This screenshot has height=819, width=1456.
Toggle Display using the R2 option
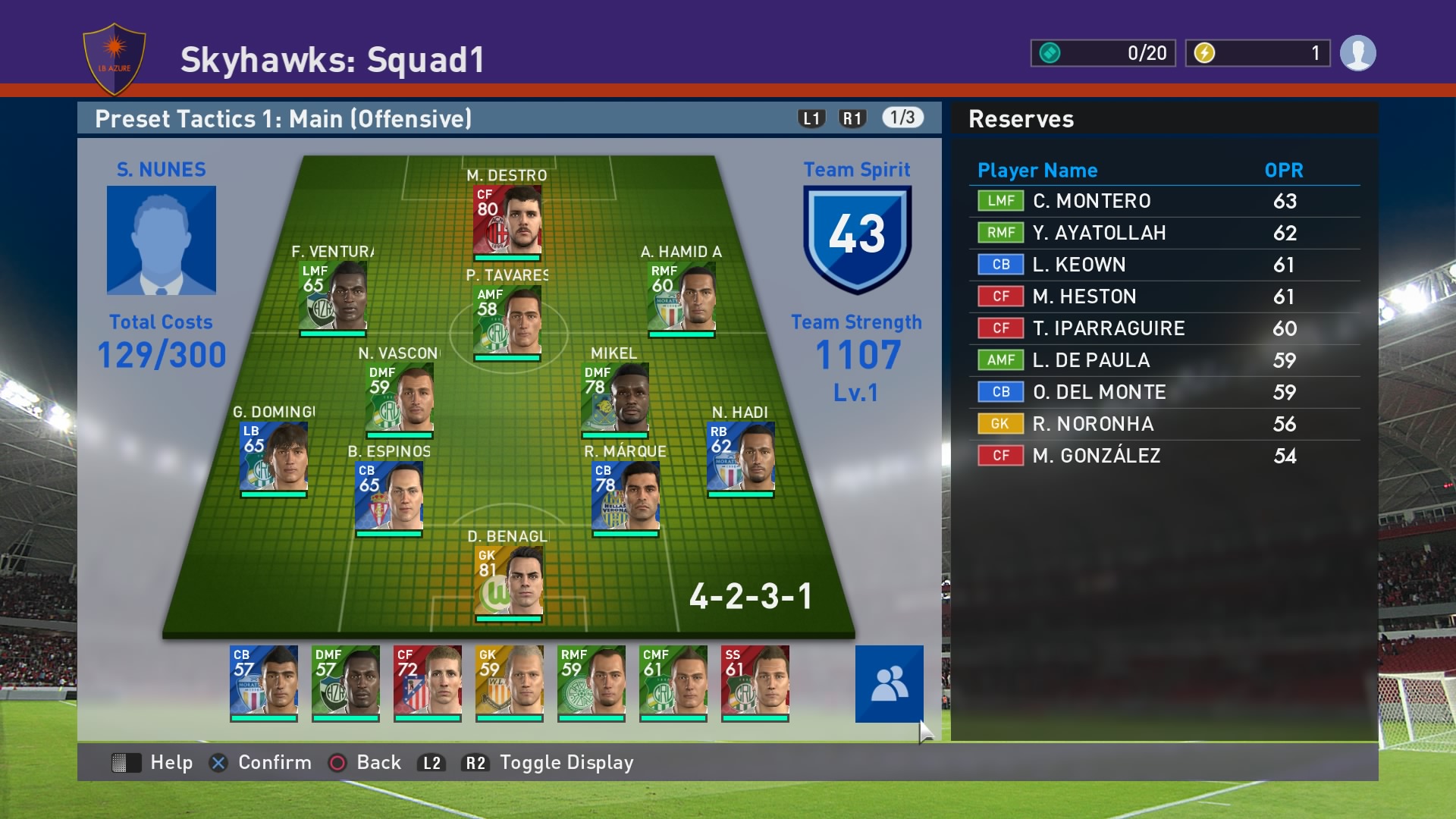(476, 763)
